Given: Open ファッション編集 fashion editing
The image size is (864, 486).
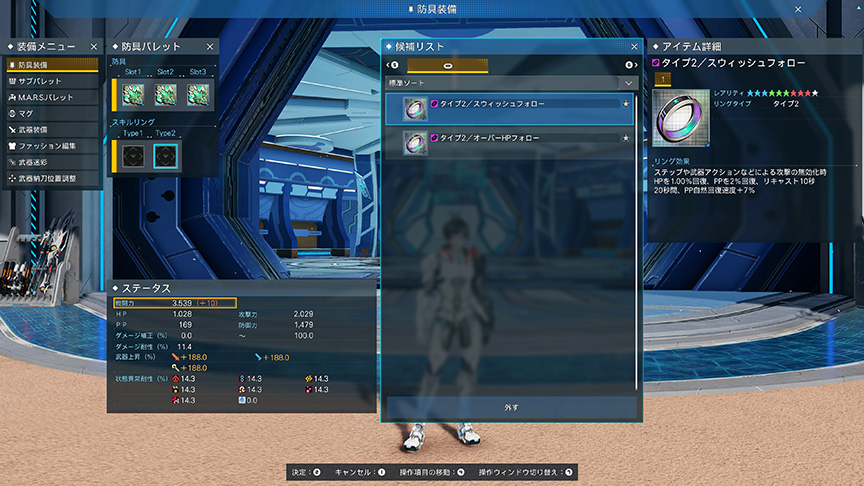Looking at the screenshot, I should pos(50,145).
